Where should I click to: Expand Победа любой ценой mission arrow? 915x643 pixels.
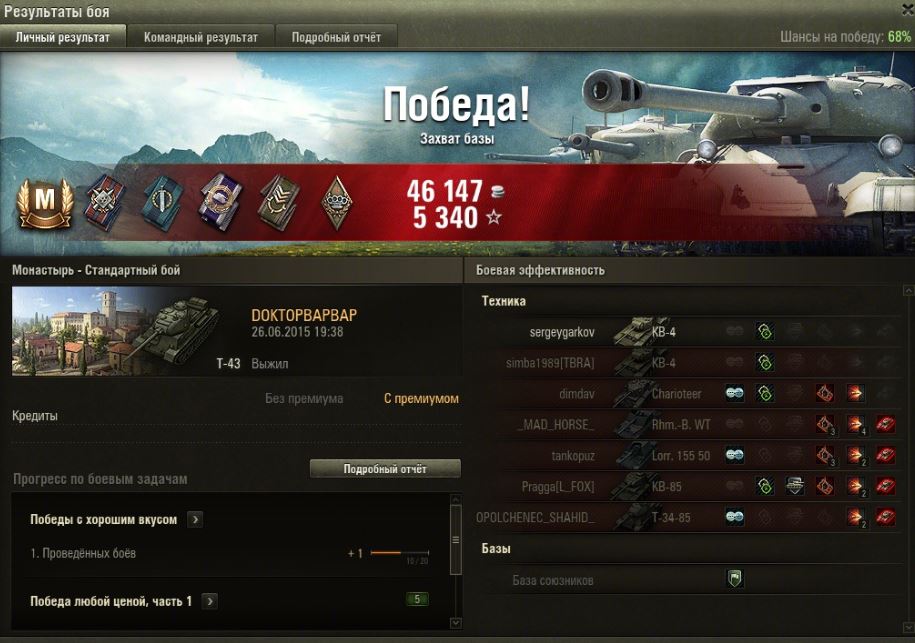click(x=210, y=601)
